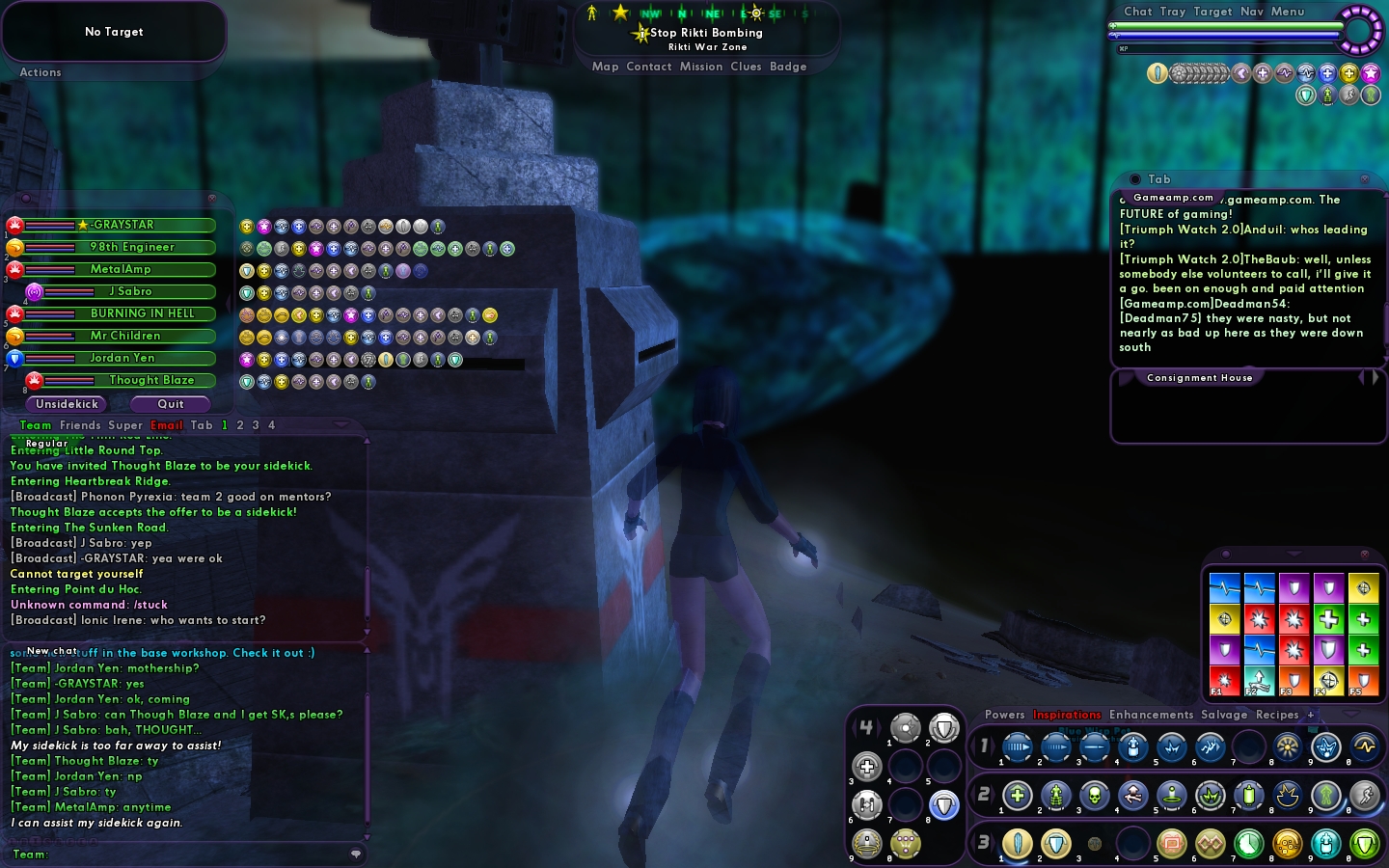Toggle the Actions panel under the target window
Screen dimensions: 1389x868
(x=41, y=72)
